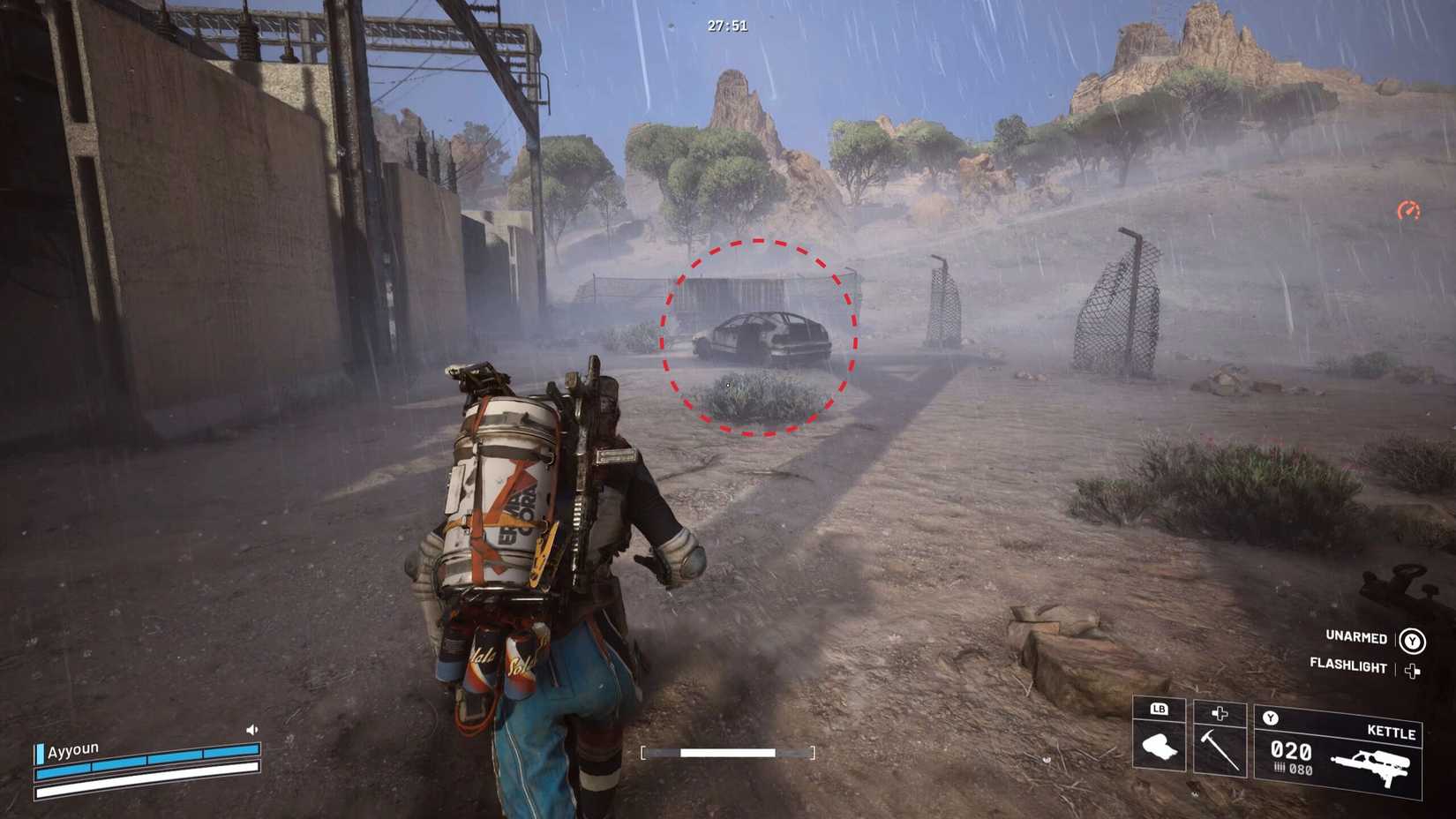Click the orange gauge indicator near the screen edge
Screen dimensions: 1456x819
coord(1410,210)
